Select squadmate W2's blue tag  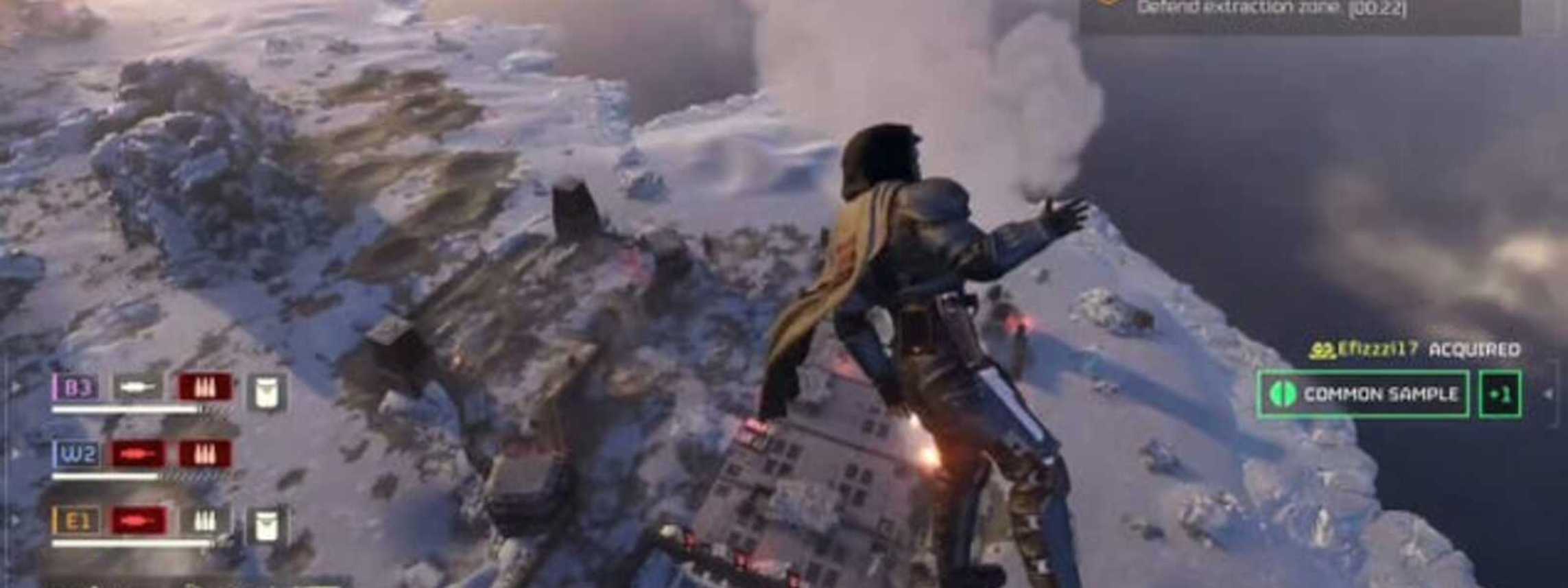78,454
